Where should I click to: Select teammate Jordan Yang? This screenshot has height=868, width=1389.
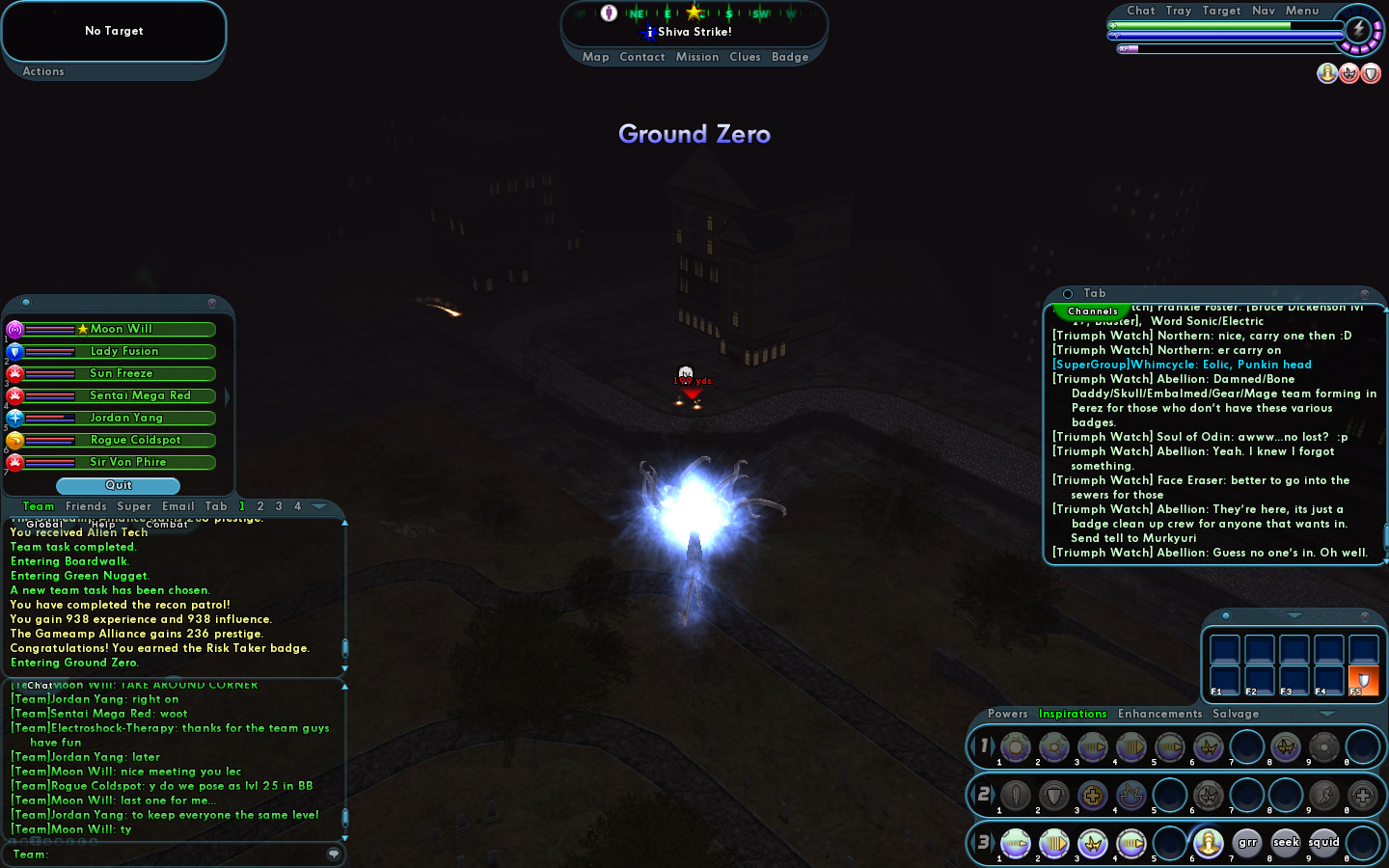pos(125,418)
